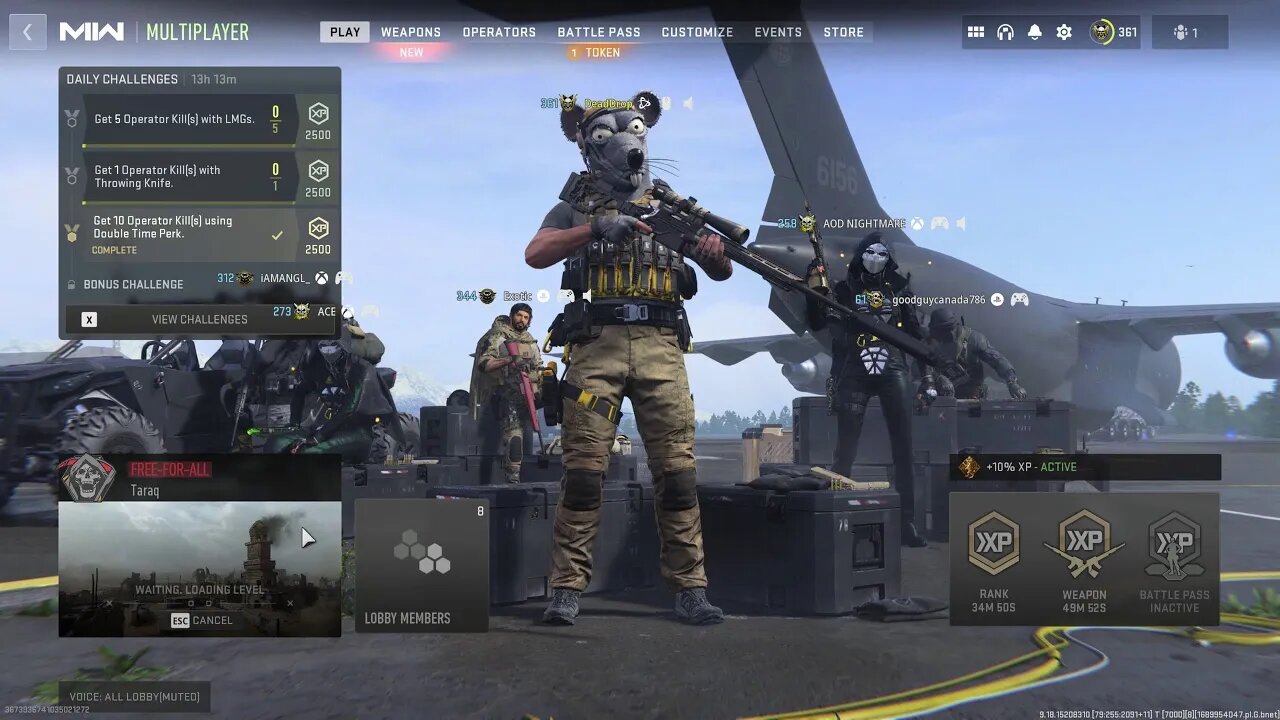
Task: Open settings with the gear icon
Action: click(x=1064, y=32)
